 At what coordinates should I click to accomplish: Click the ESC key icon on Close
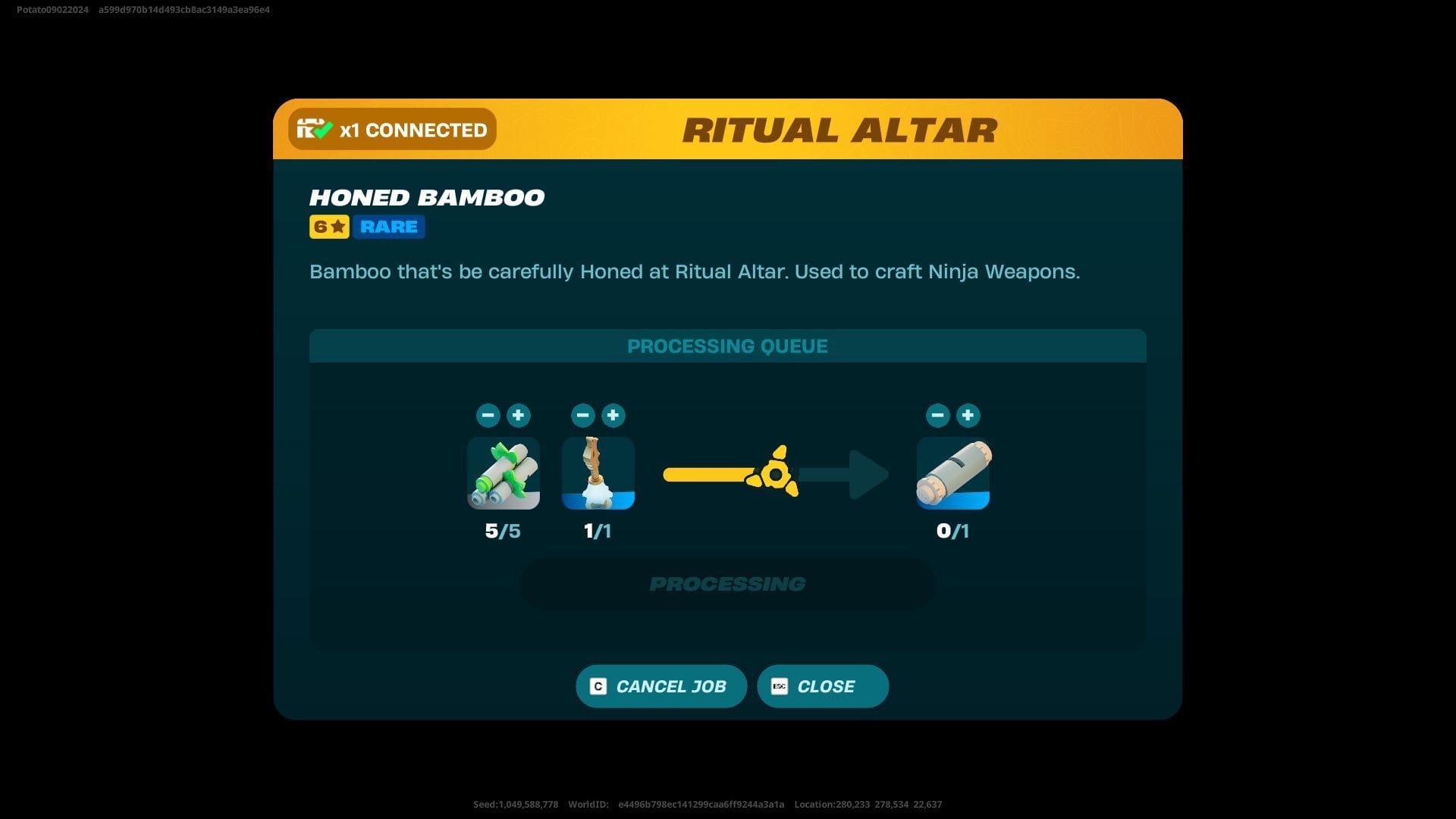tap(780, 686)
